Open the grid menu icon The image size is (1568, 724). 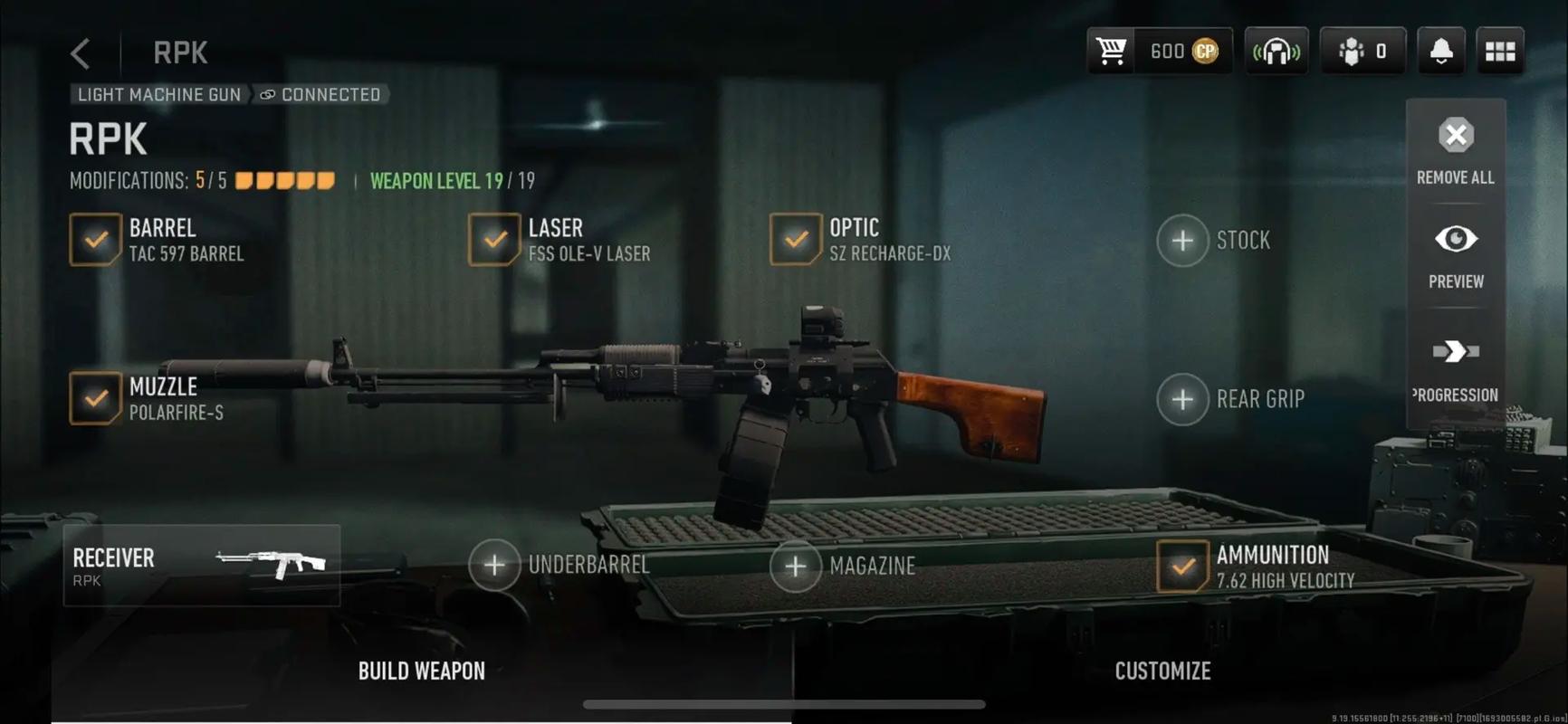(1499, 52)
